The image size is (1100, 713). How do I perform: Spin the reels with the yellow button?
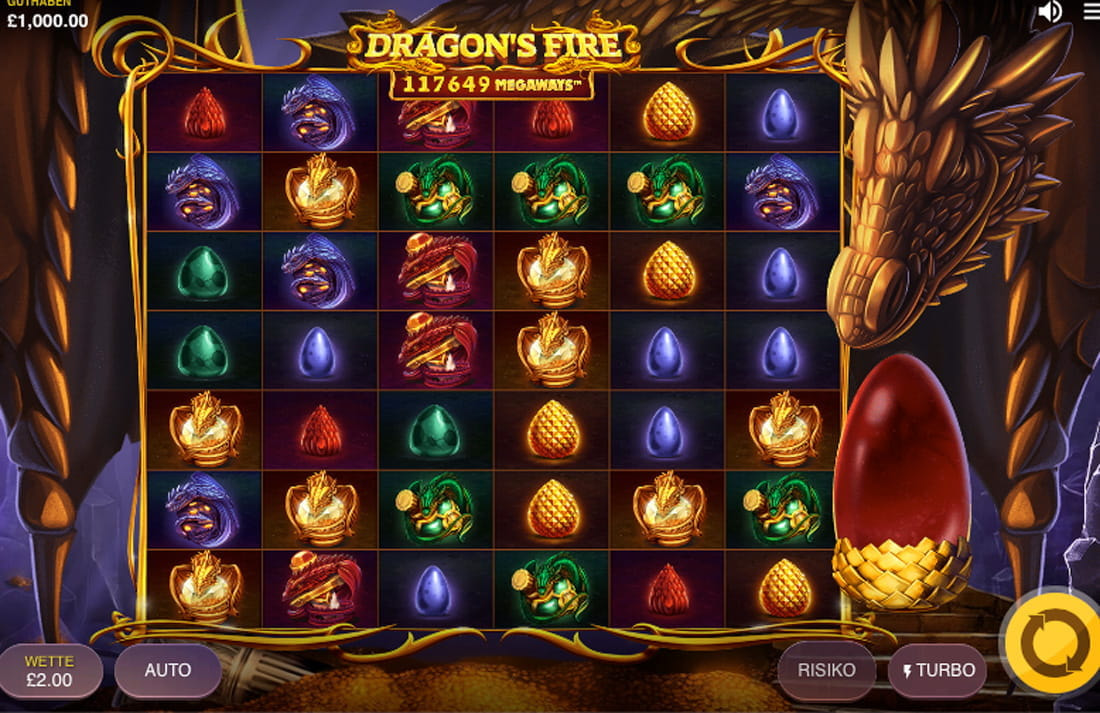point(1052,643)
